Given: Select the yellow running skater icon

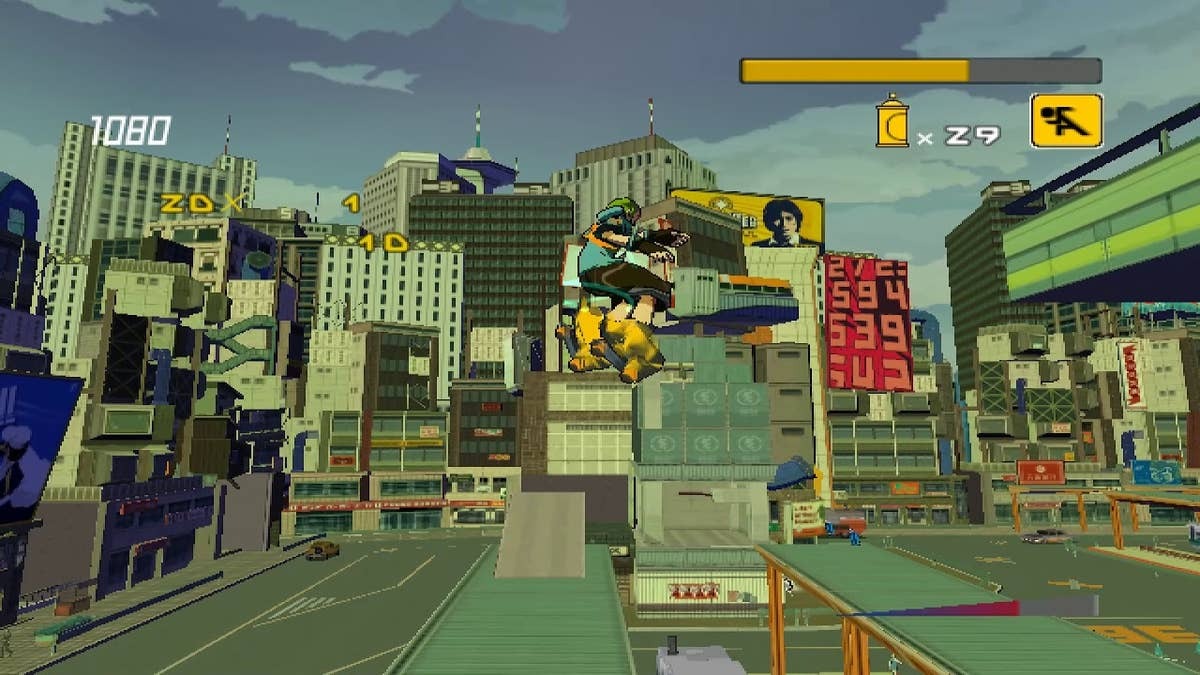Looking at the screenshot, I should click(1066, 121).
